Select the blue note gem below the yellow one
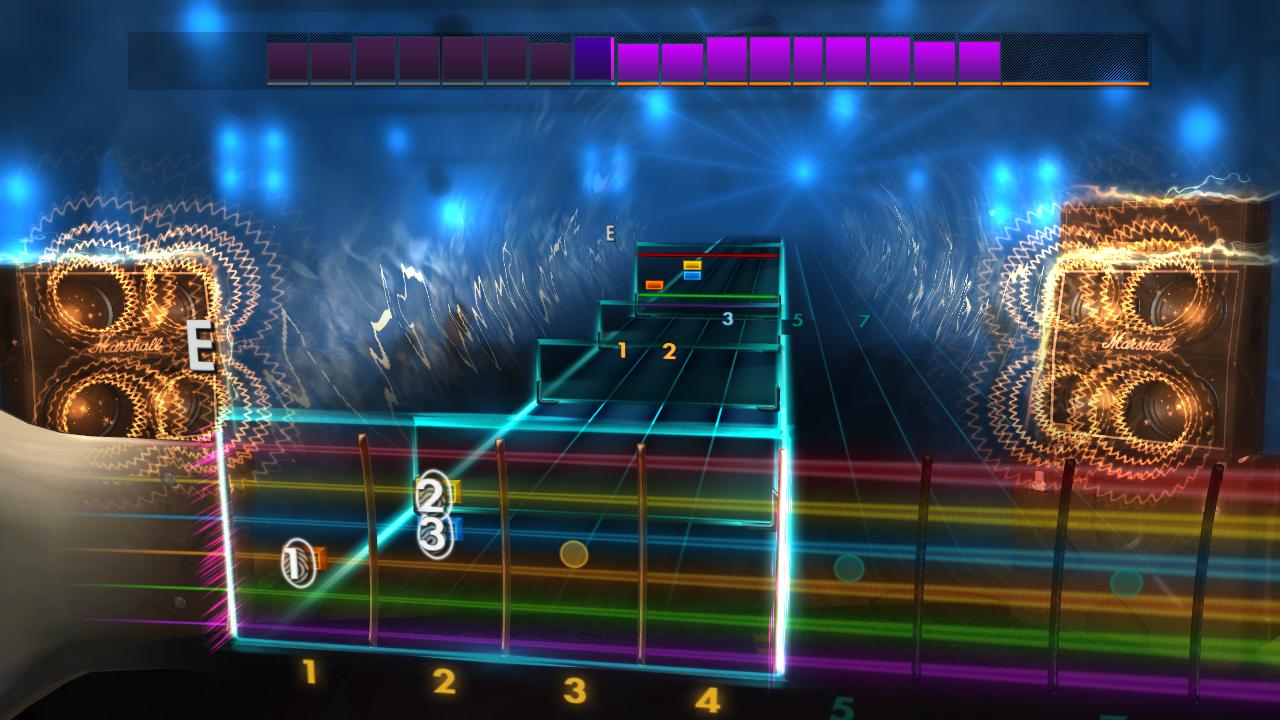This screenshot has width=1280, height=720. point(692,275)
